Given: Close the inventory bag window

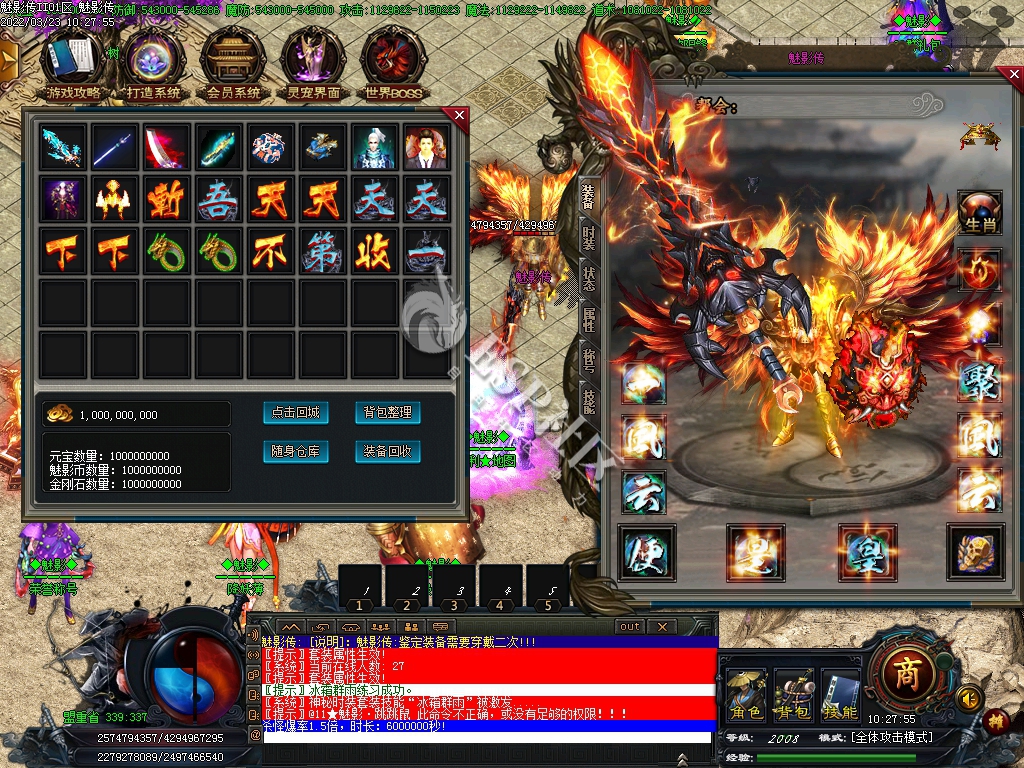Looking at the screenshot, I should pyautogui.click(x=459, y=116).
